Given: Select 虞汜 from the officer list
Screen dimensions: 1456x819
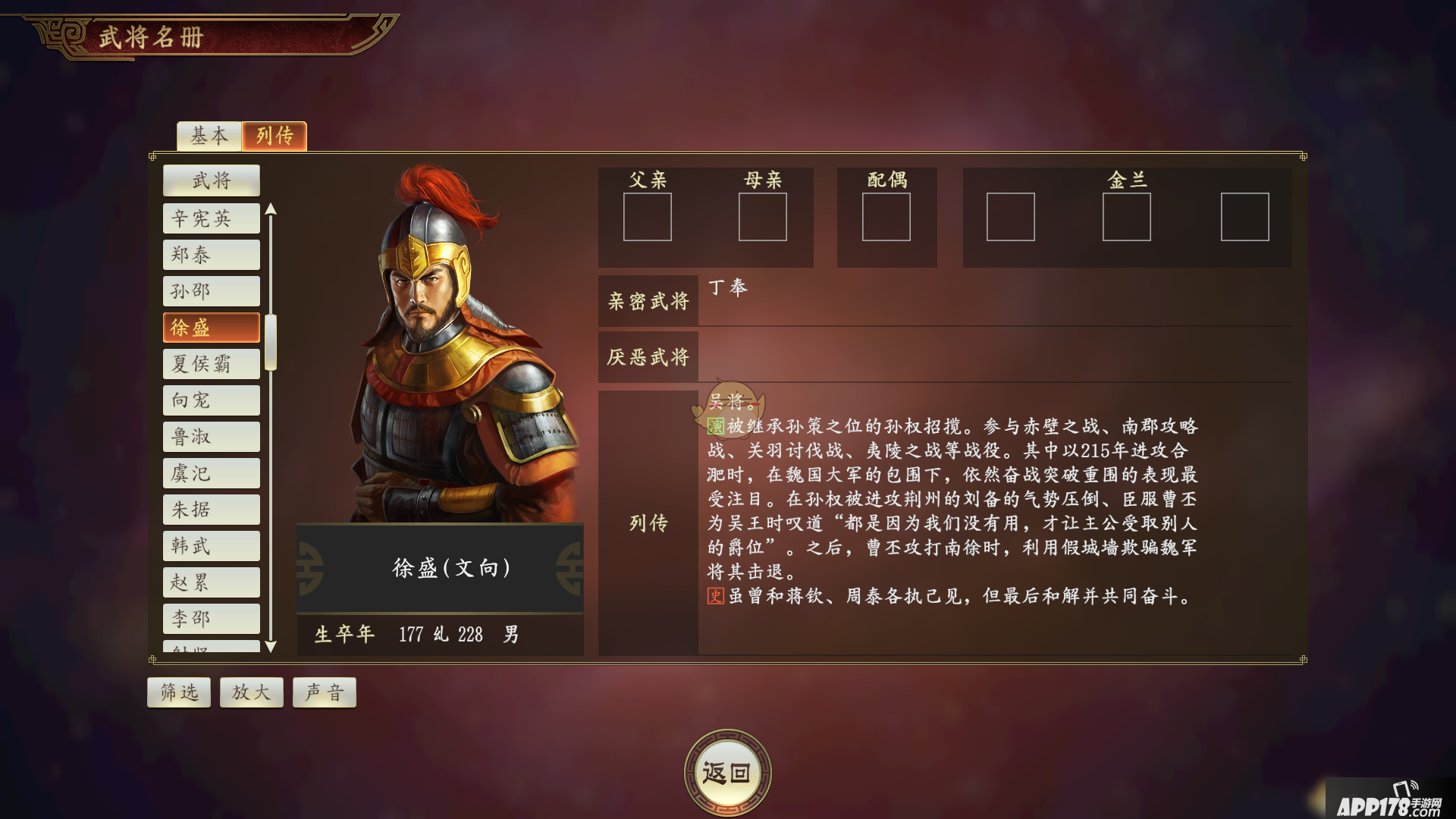Looking at the screenshot, I should click(x=212, y=472).
